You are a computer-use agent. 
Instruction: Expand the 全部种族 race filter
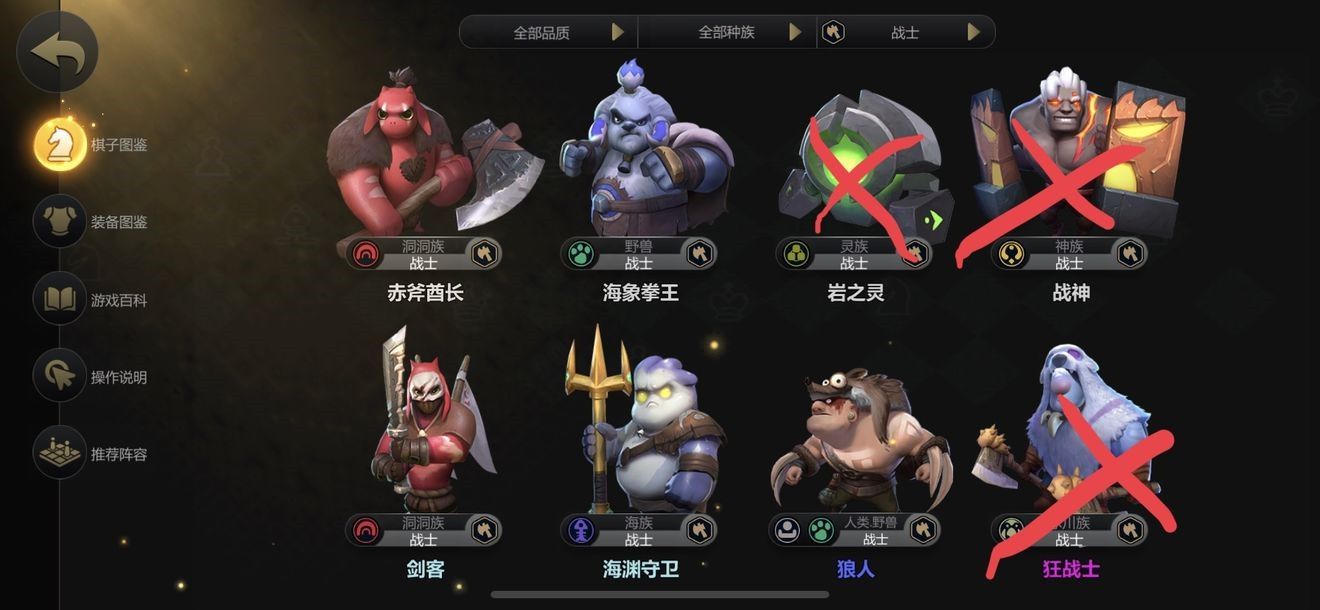pyautogui.click(x=728, y=32)
